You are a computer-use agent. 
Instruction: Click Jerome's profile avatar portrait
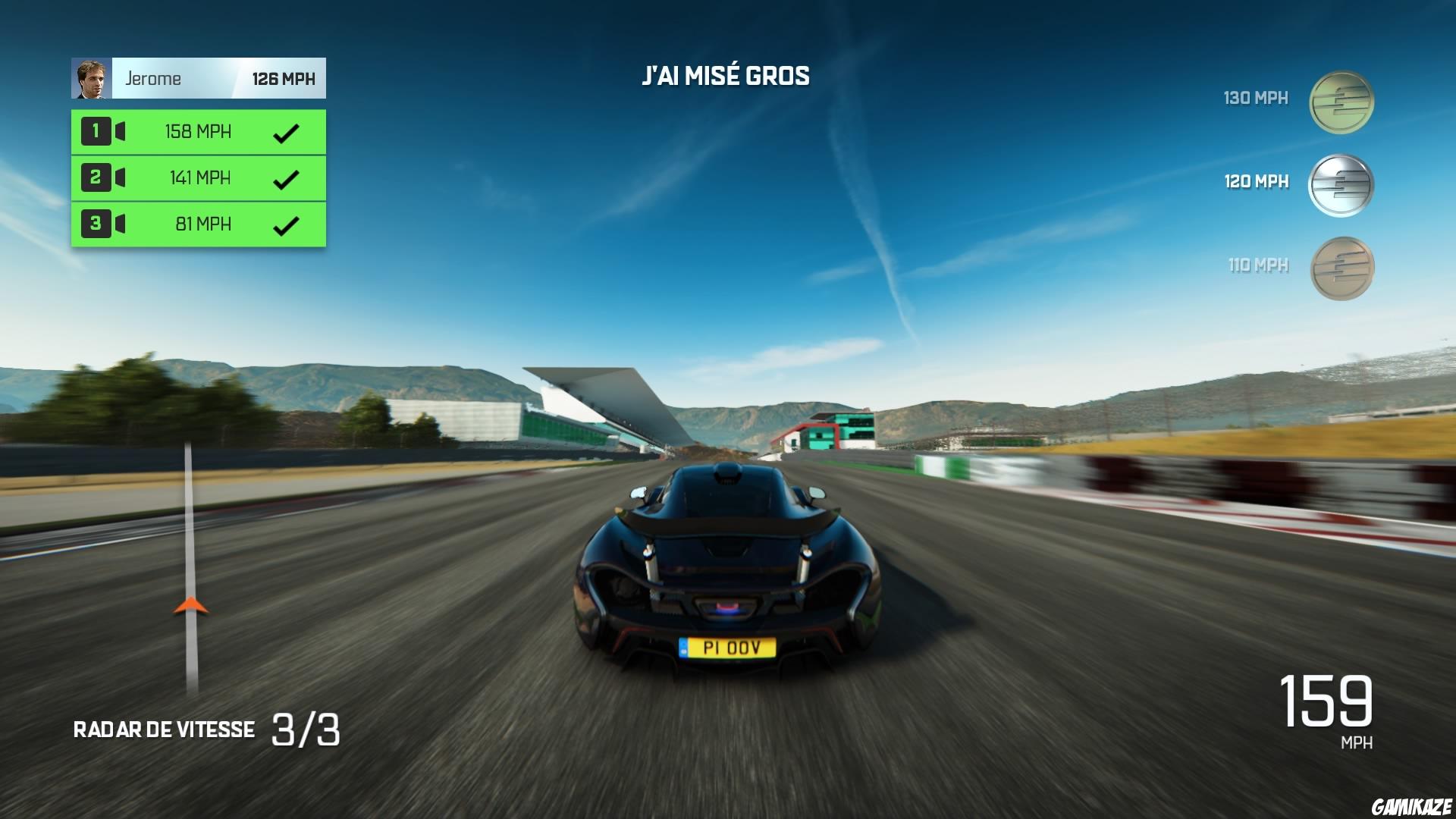[90, 78]
